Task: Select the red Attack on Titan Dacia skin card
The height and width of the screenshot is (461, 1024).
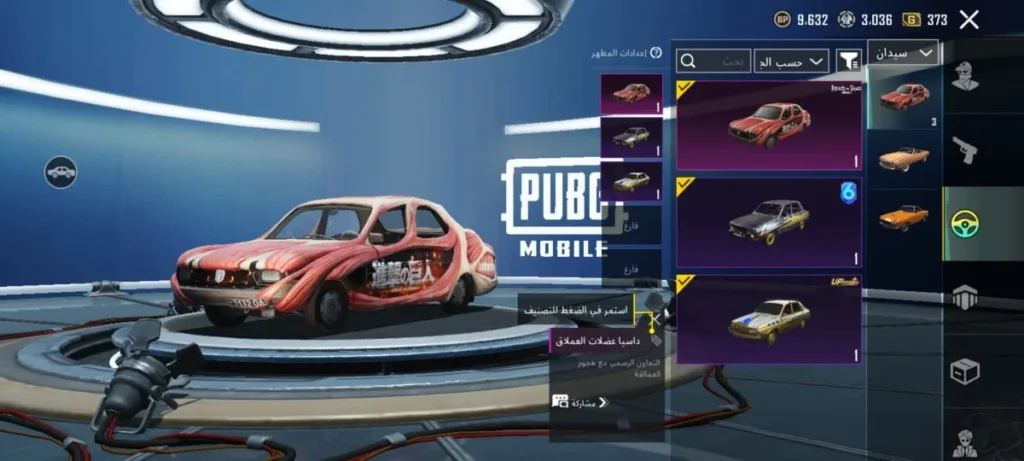Action: [x=768, y=126]
